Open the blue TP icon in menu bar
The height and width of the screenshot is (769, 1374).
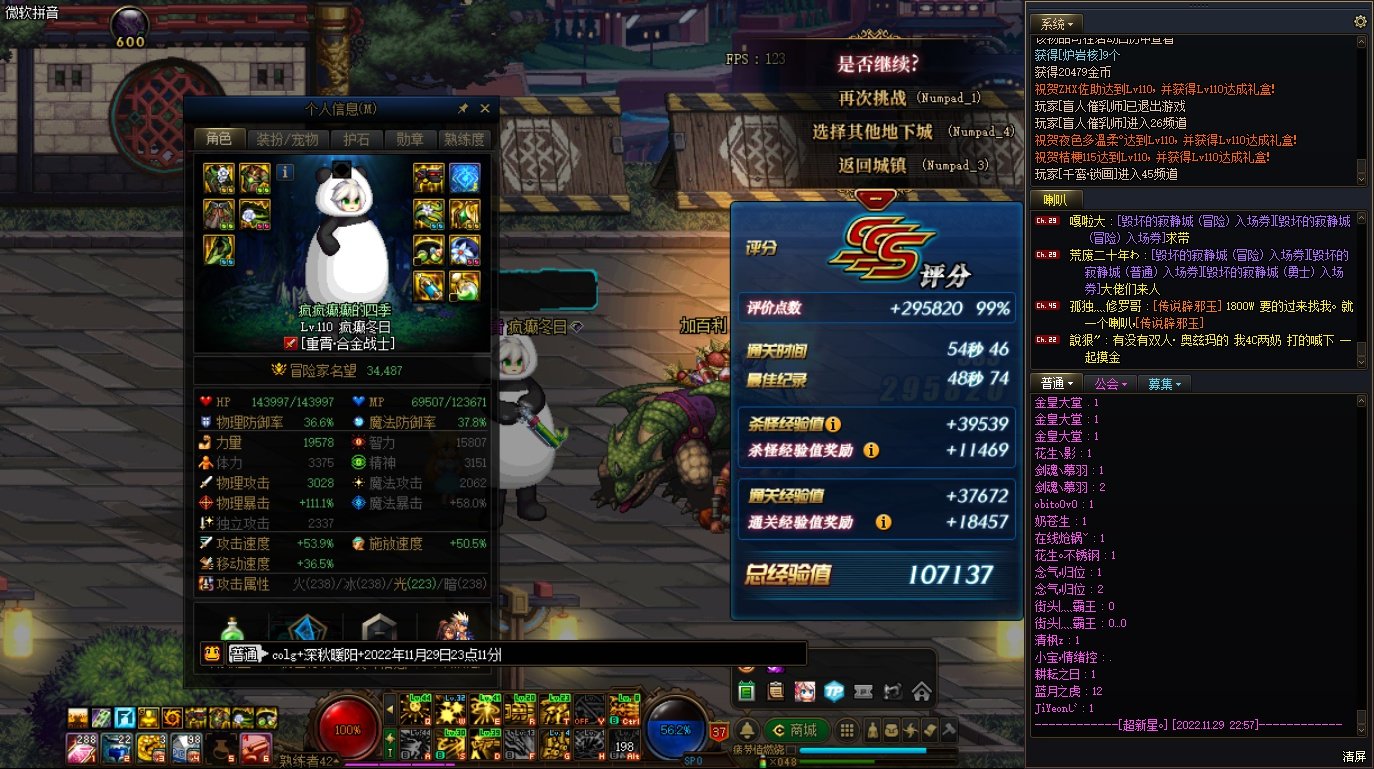click(833, 691)
